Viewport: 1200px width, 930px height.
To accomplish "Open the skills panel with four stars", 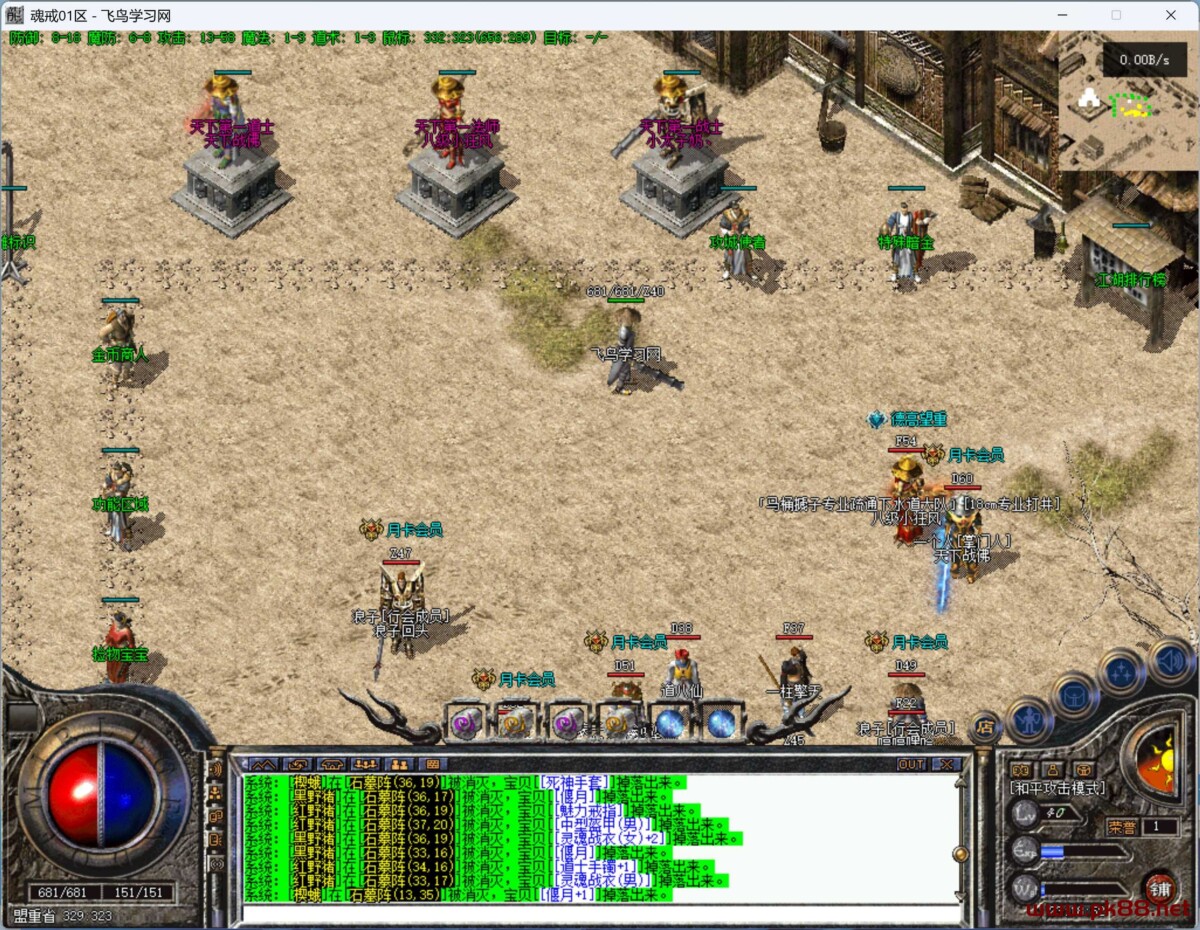I will (1122, 671).
